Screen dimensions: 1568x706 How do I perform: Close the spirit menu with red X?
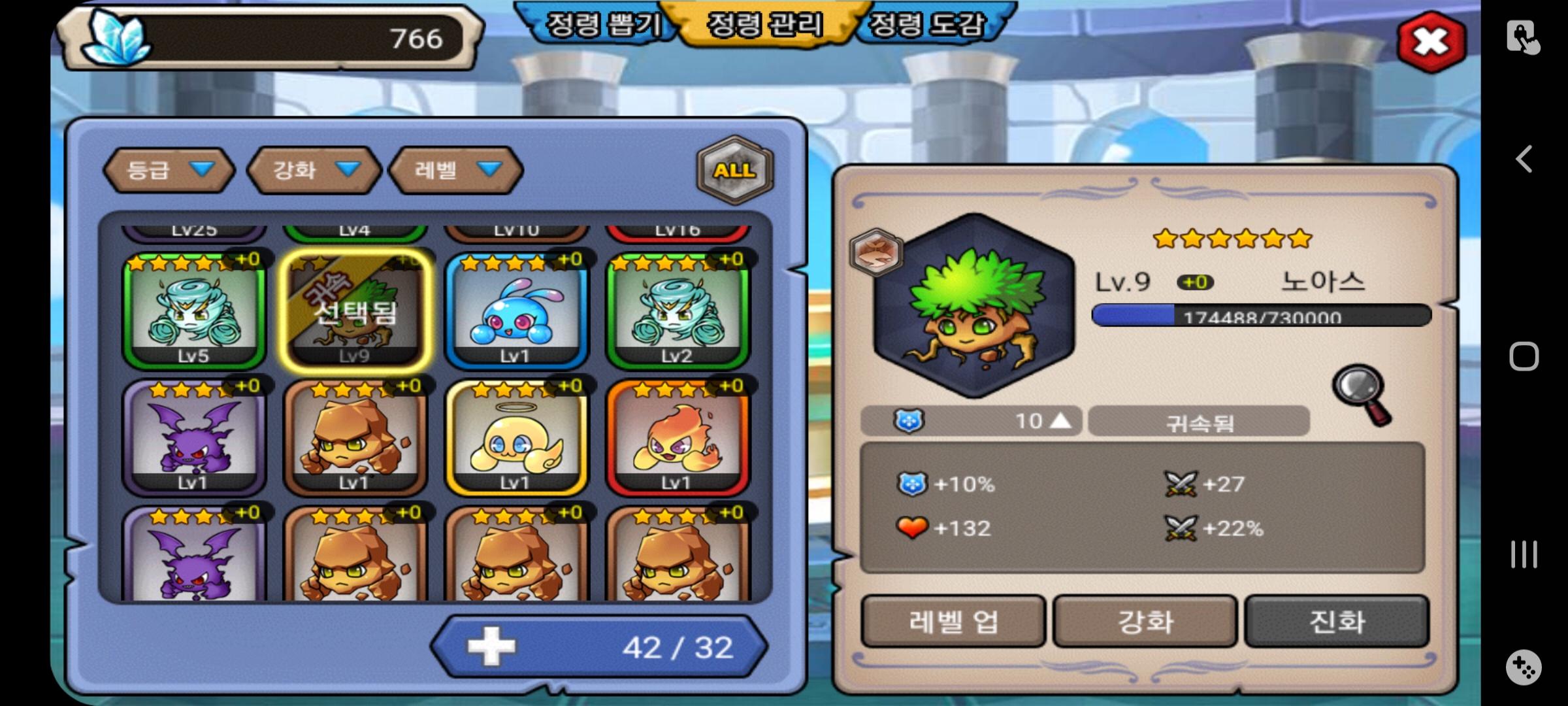1431,42
